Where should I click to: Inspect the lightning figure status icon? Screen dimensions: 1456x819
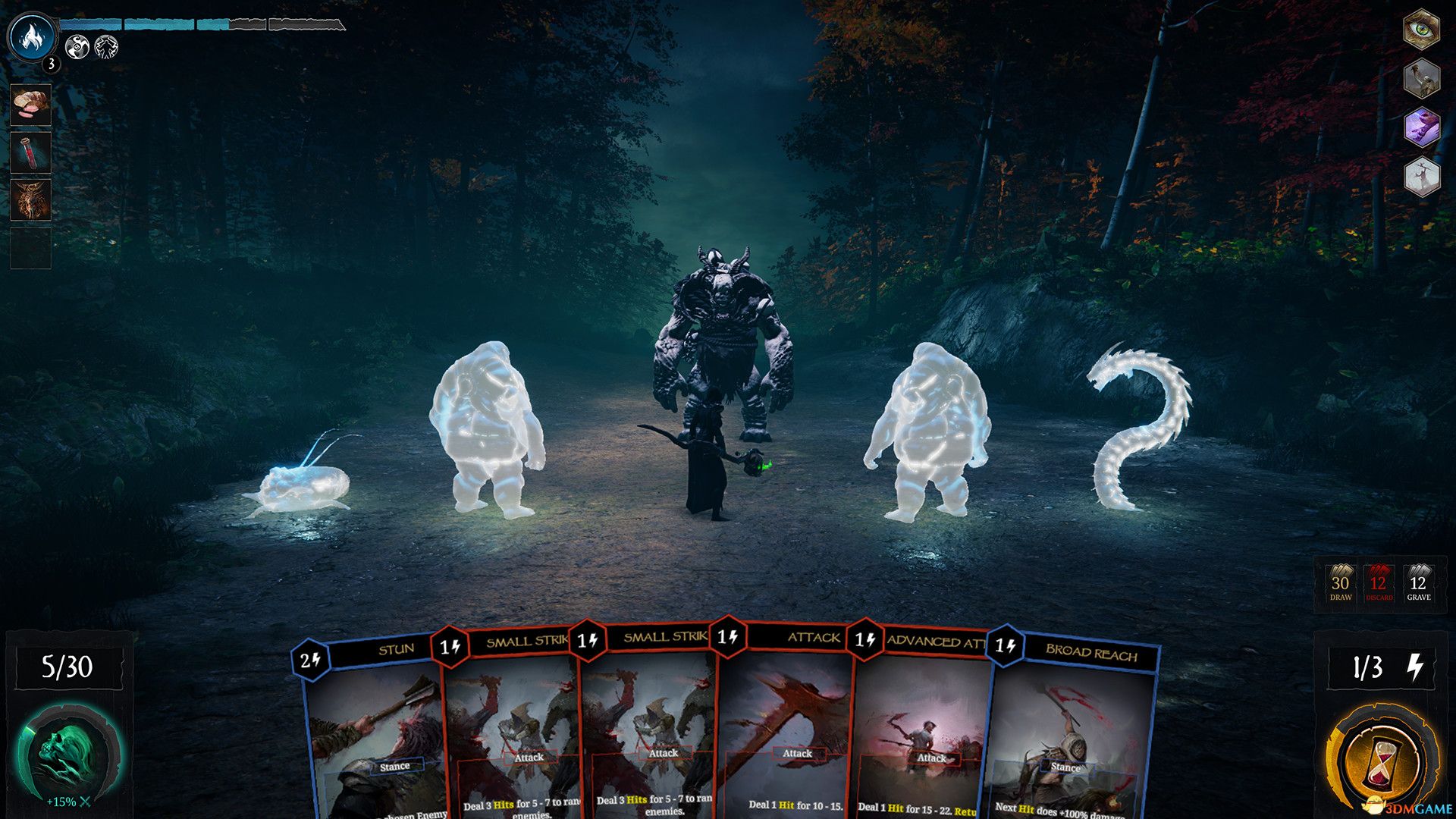pos(106,48)
